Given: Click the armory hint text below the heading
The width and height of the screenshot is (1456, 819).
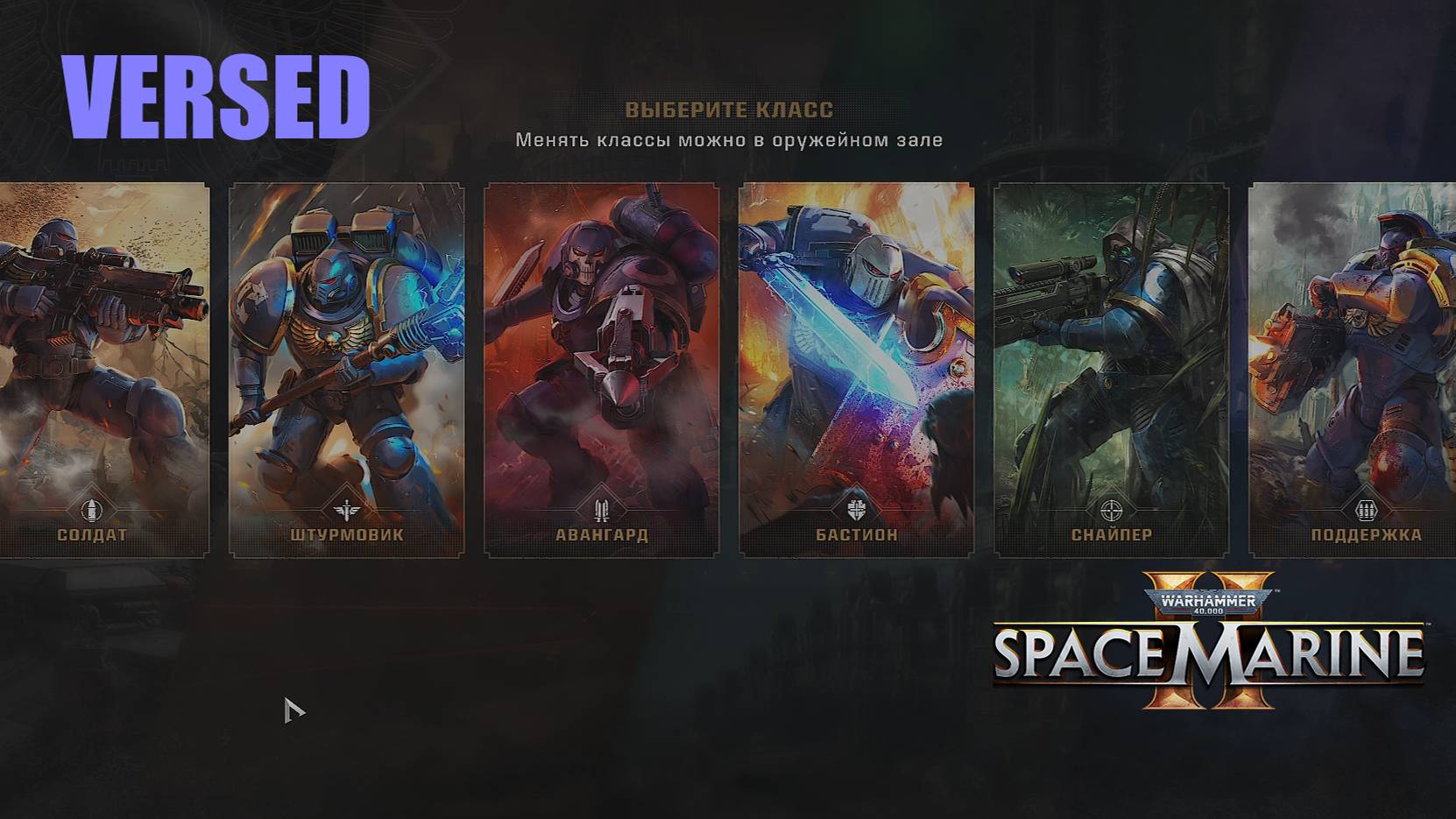Looking at the screenshot, I should pos(728,138).
